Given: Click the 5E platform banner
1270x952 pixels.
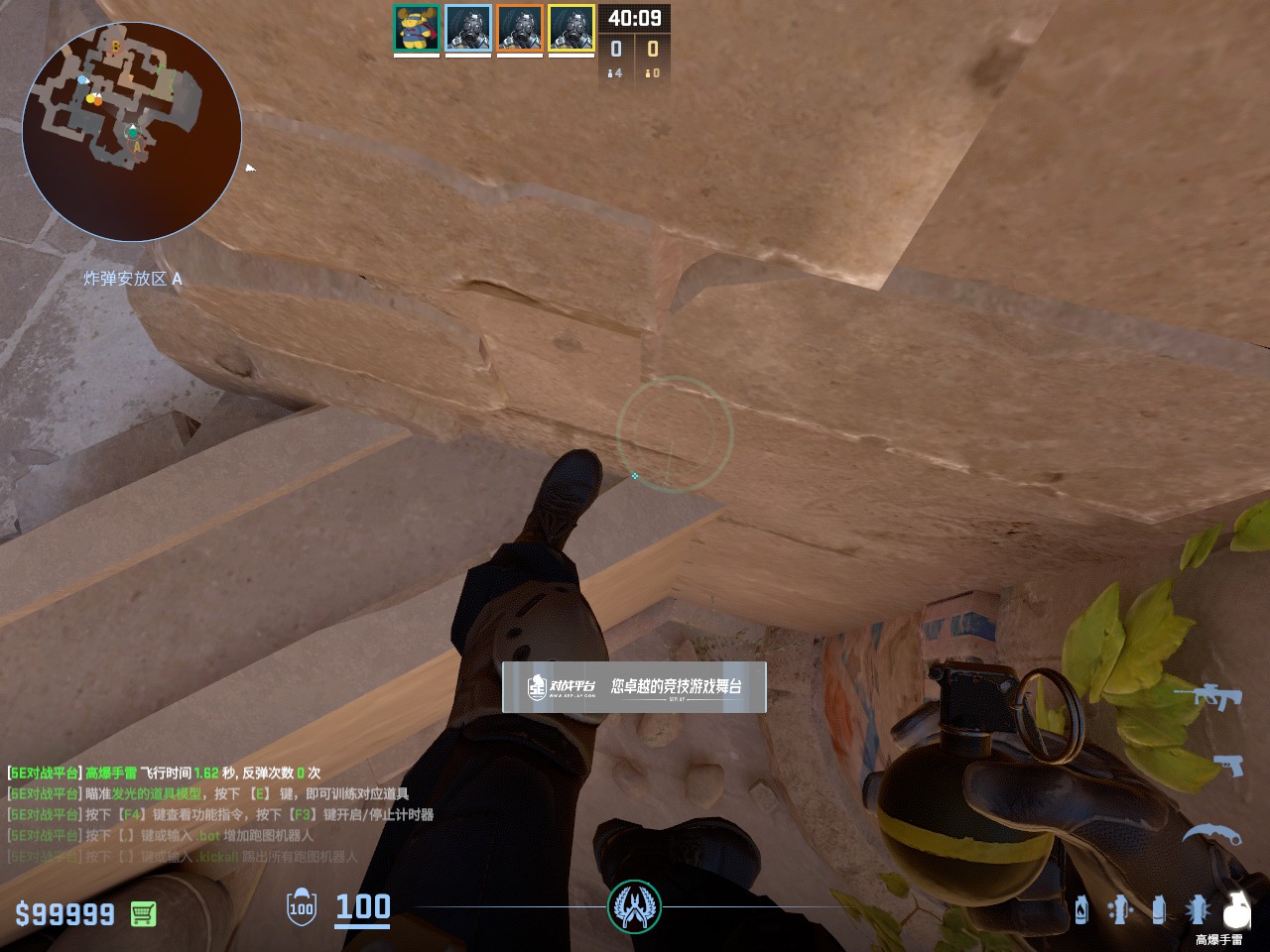Looking at the screenshot, I should (x=634, y=686).
